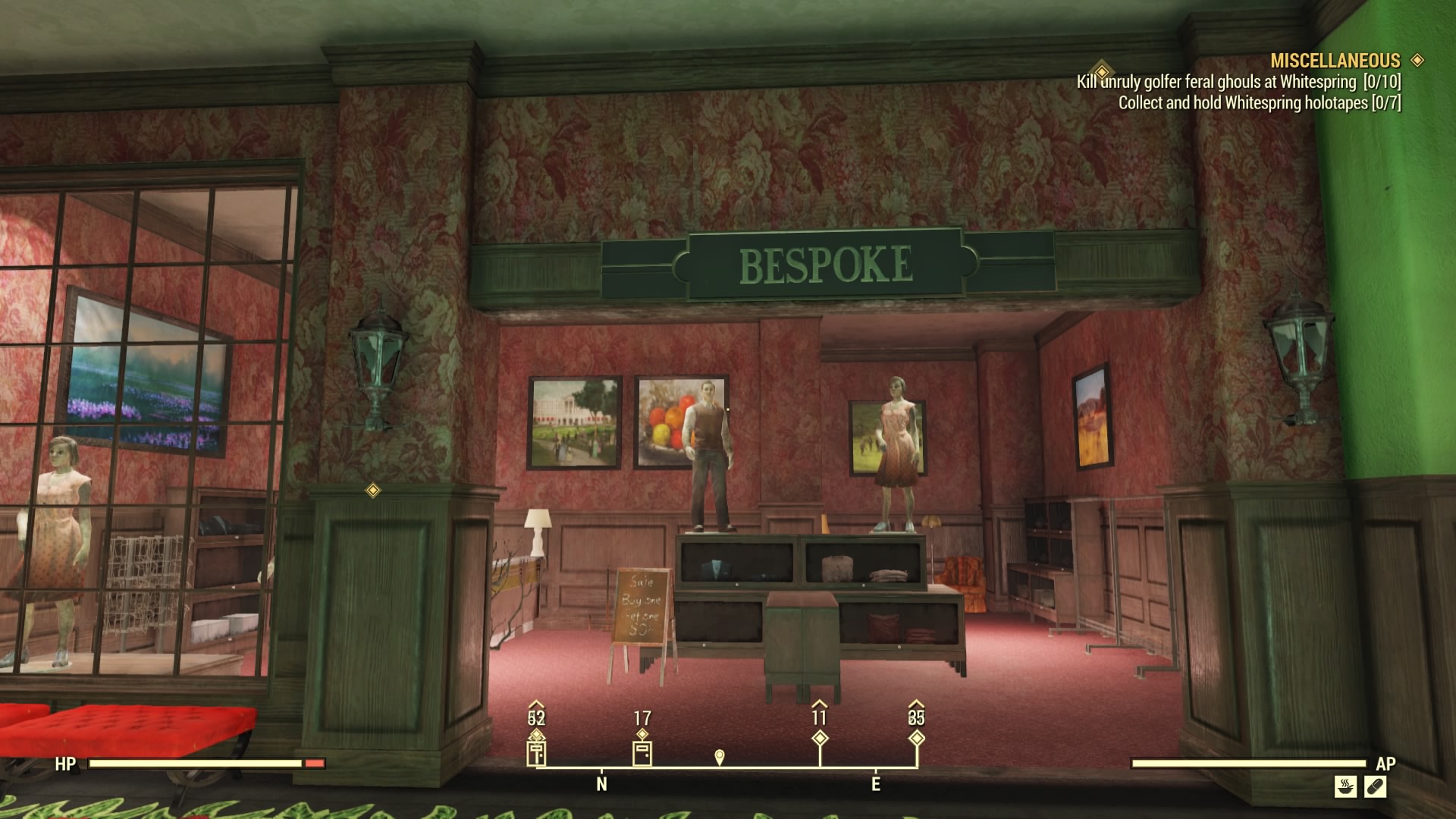Click the diamond marker on the wooden pillar
The width and height of the screenshot is (1456, 819).
[374, 491]
